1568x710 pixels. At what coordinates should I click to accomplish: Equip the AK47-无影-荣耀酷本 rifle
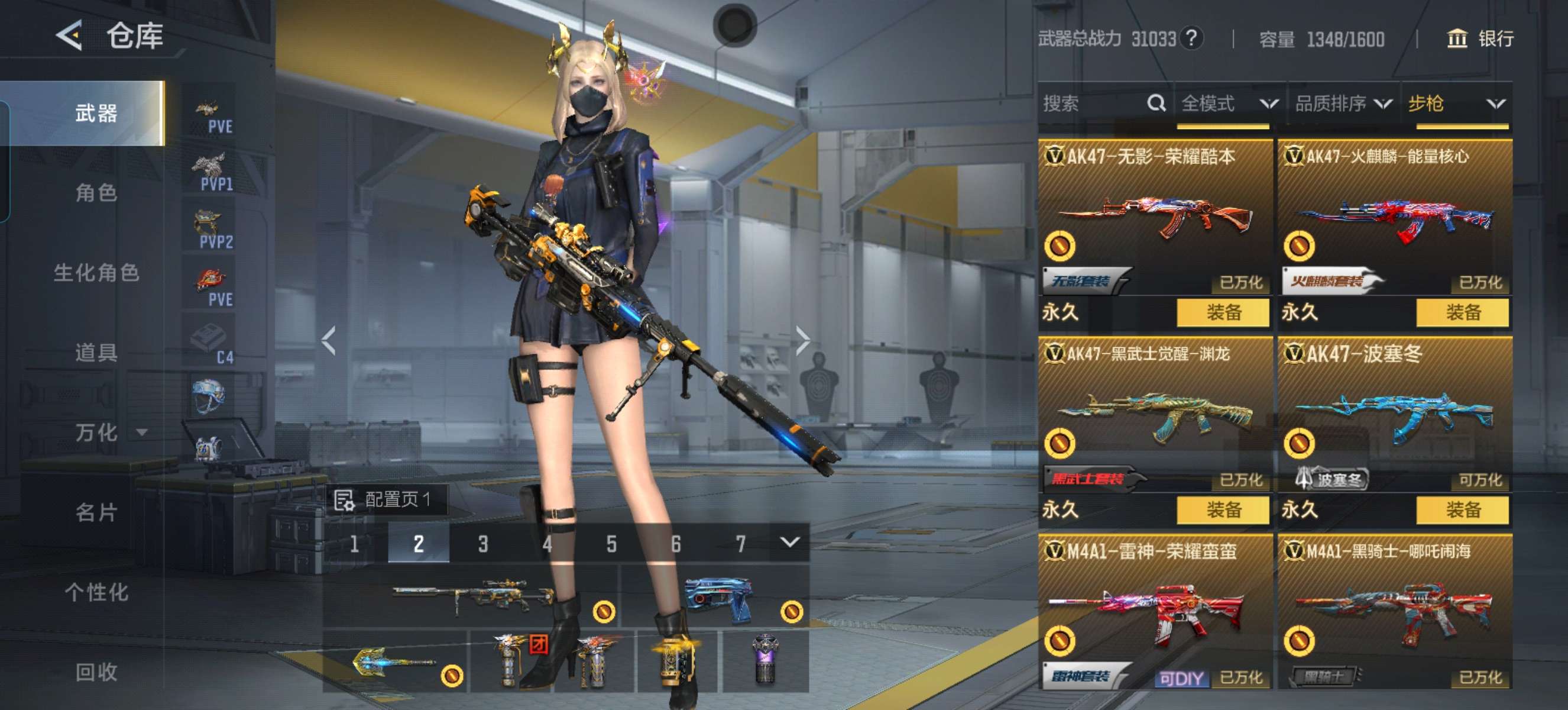[x=1222, y=313]
